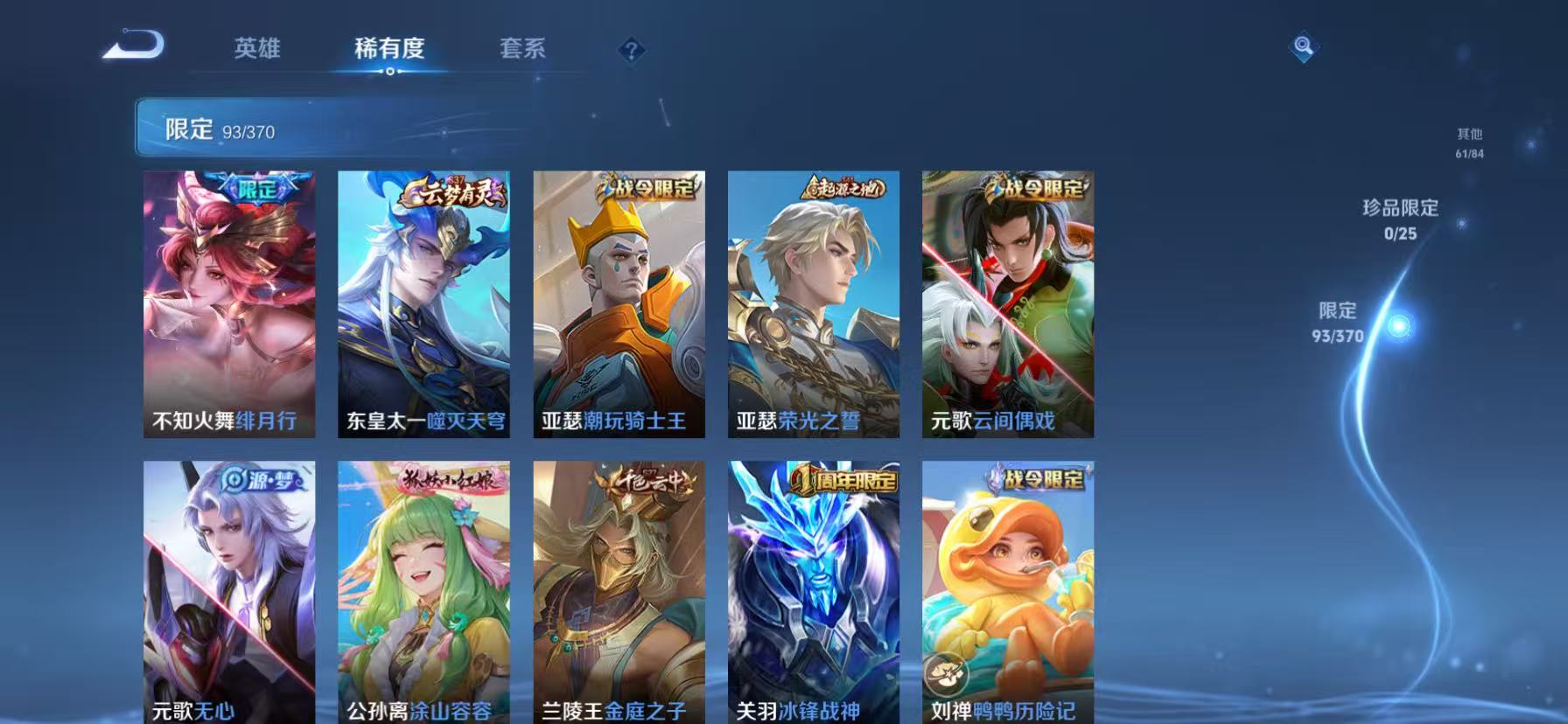Switch to the 英雄 tab

257,50
